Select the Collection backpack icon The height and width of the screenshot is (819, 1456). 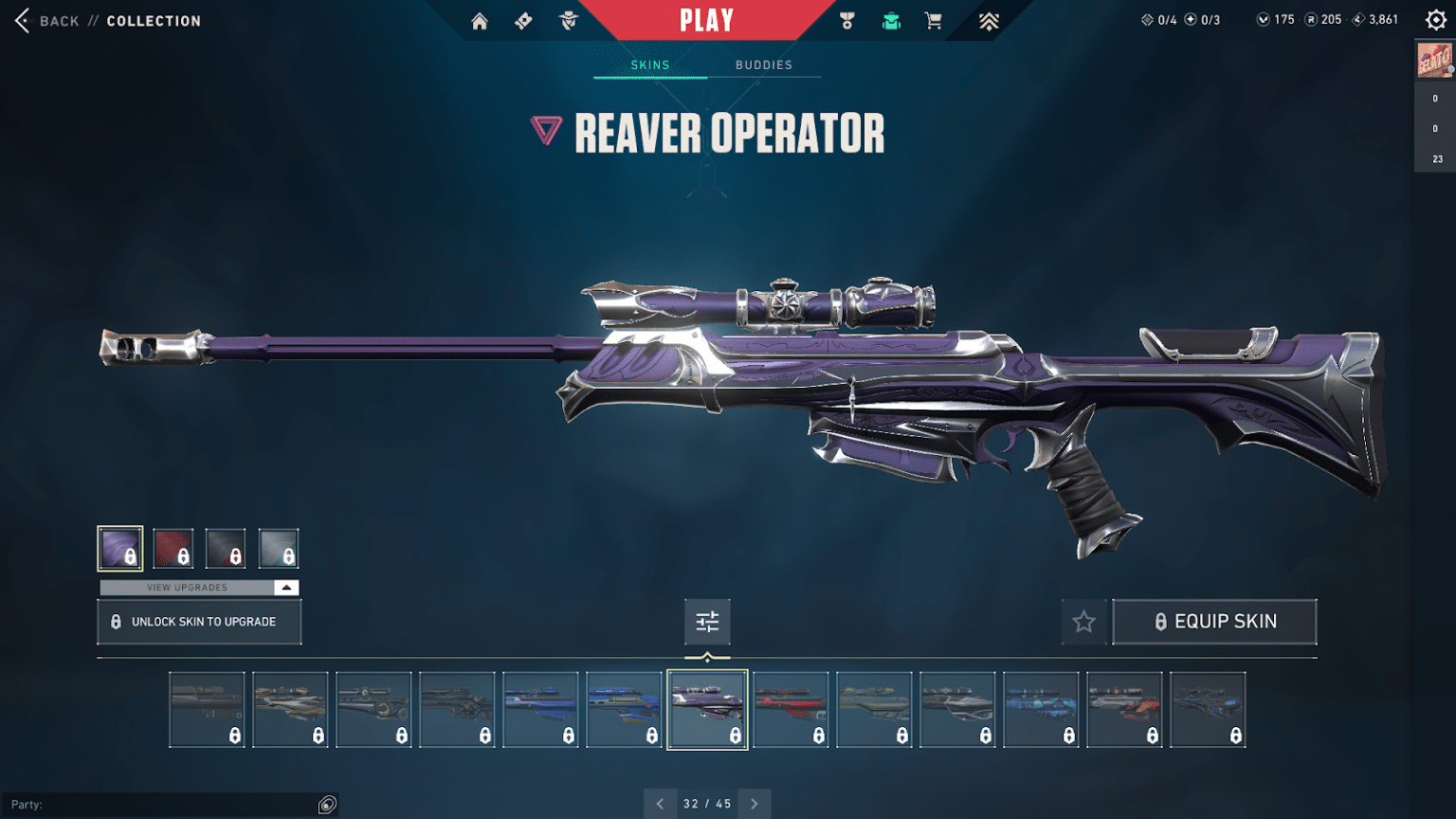(x=890, y=20)
